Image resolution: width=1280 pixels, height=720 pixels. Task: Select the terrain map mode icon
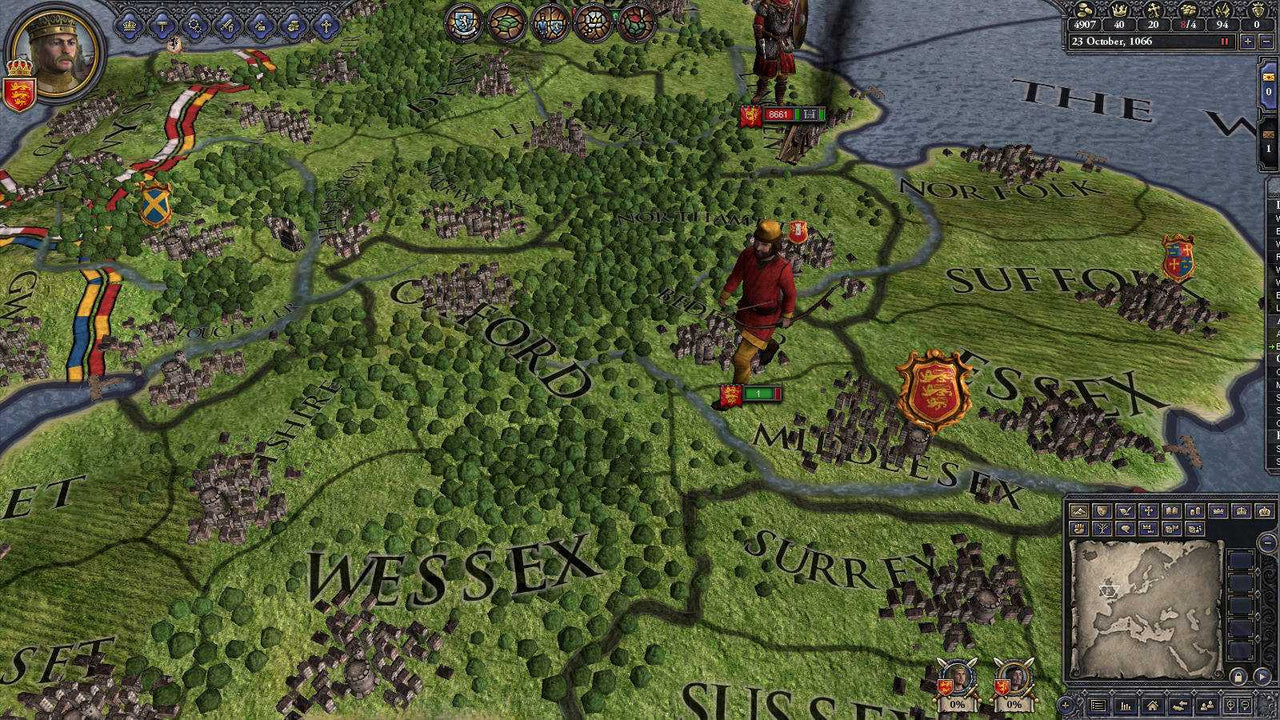[x=1080, y=512]
